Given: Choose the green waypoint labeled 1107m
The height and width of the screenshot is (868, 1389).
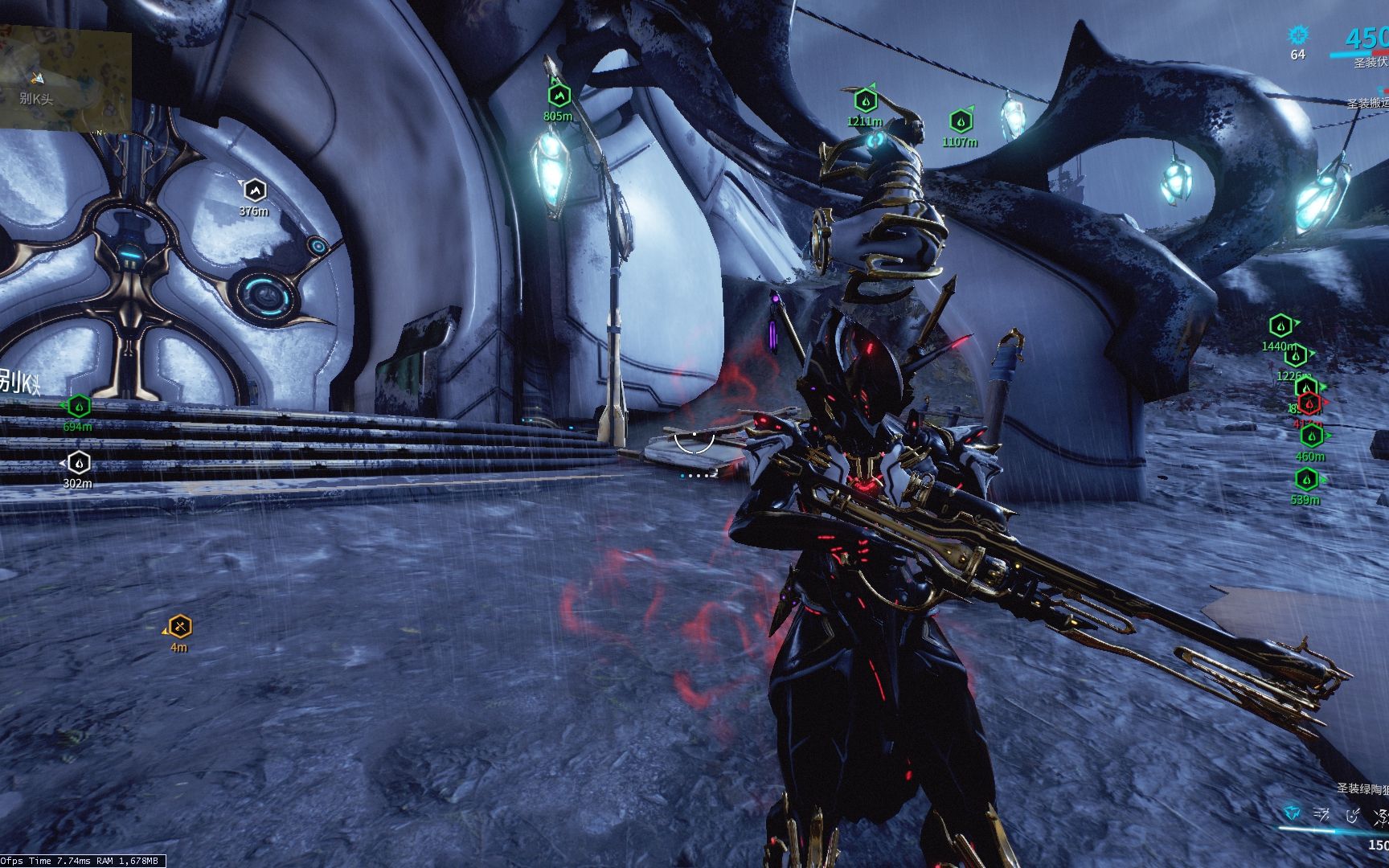Looking at the screenshot, I should tap(960, 121).
